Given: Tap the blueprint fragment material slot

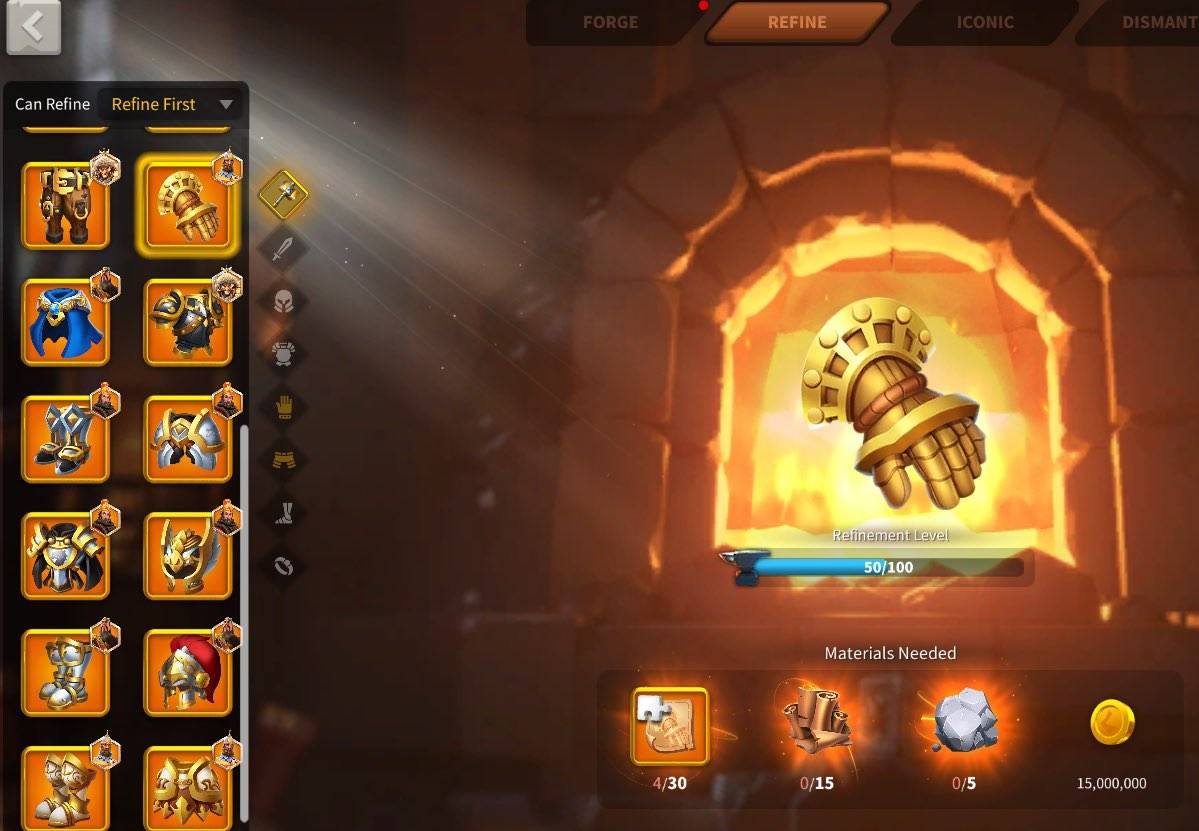Looking at the screenshot, I should pos(670,725).
